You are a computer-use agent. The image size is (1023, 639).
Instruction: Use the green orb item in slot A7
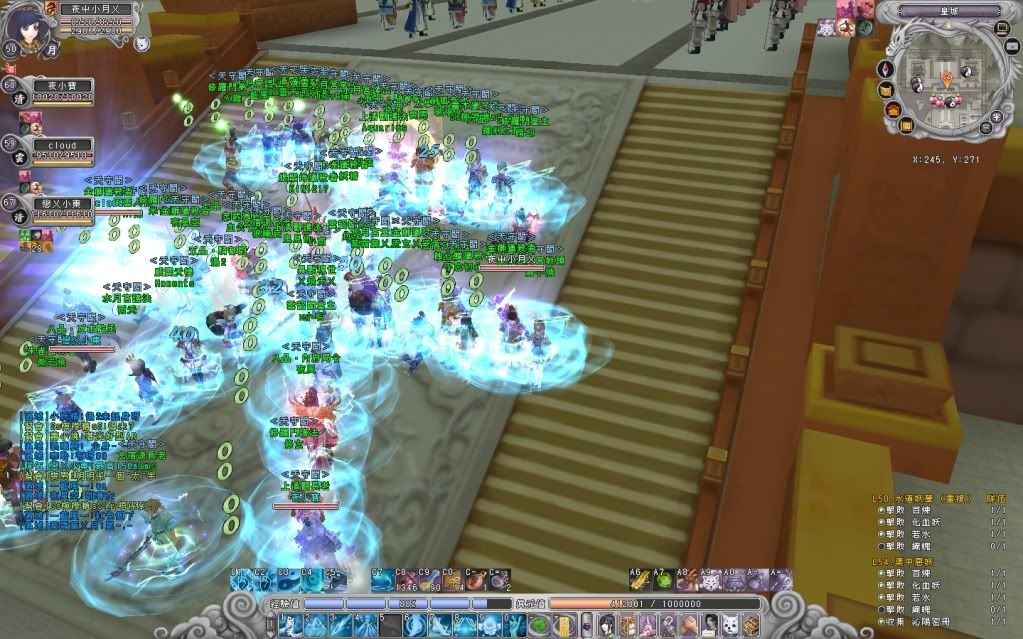[660, 580]
